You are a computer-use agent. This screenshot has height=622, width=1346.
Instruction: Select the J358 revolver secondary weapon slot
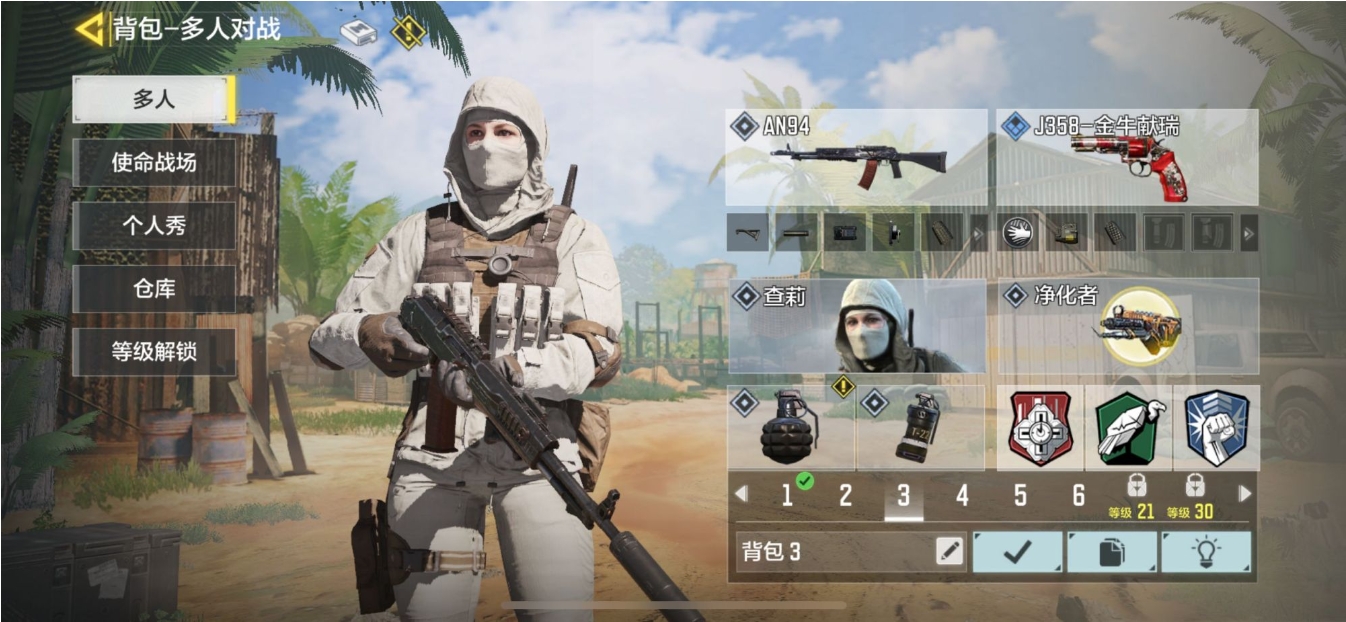tap(1127, 158)
